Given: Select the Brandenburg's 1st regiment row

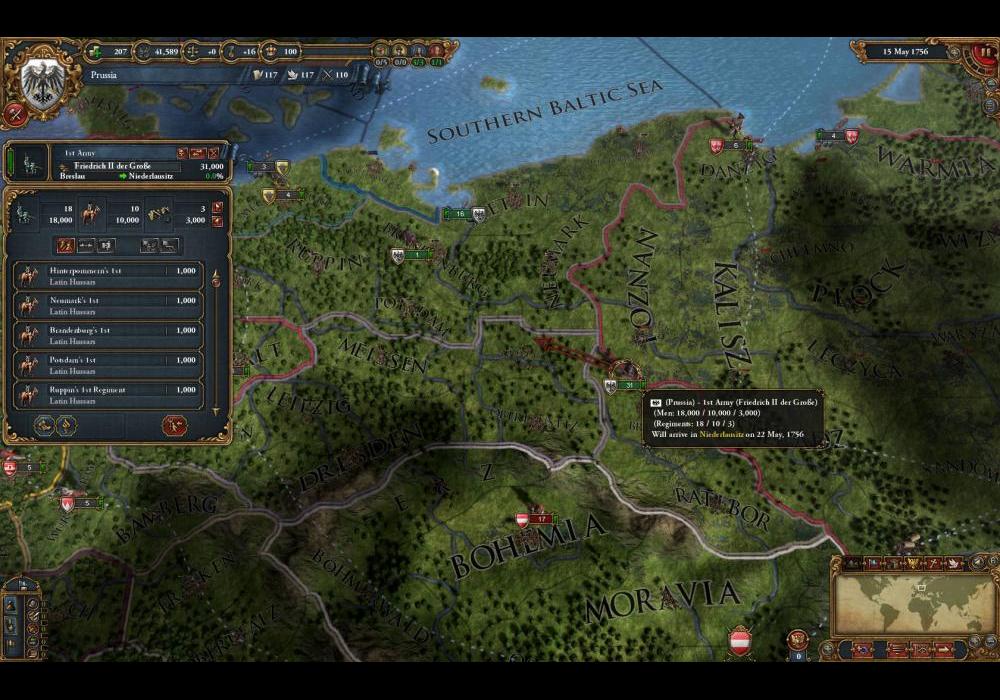Looking at the screenshot, I should [x=110, y=335].
